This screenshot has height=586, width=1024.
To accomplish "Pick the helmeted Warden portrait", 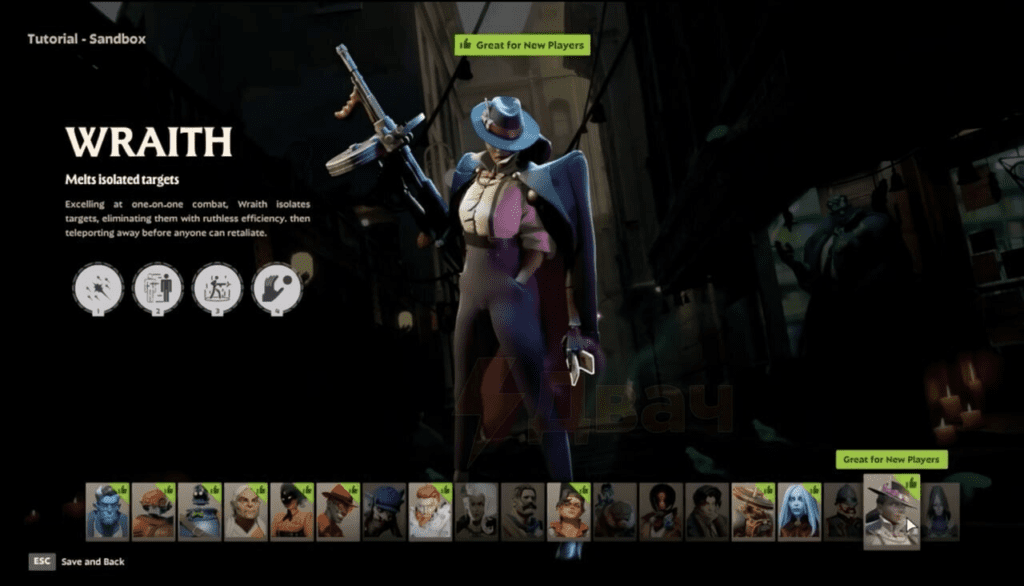I will point(845,512).
